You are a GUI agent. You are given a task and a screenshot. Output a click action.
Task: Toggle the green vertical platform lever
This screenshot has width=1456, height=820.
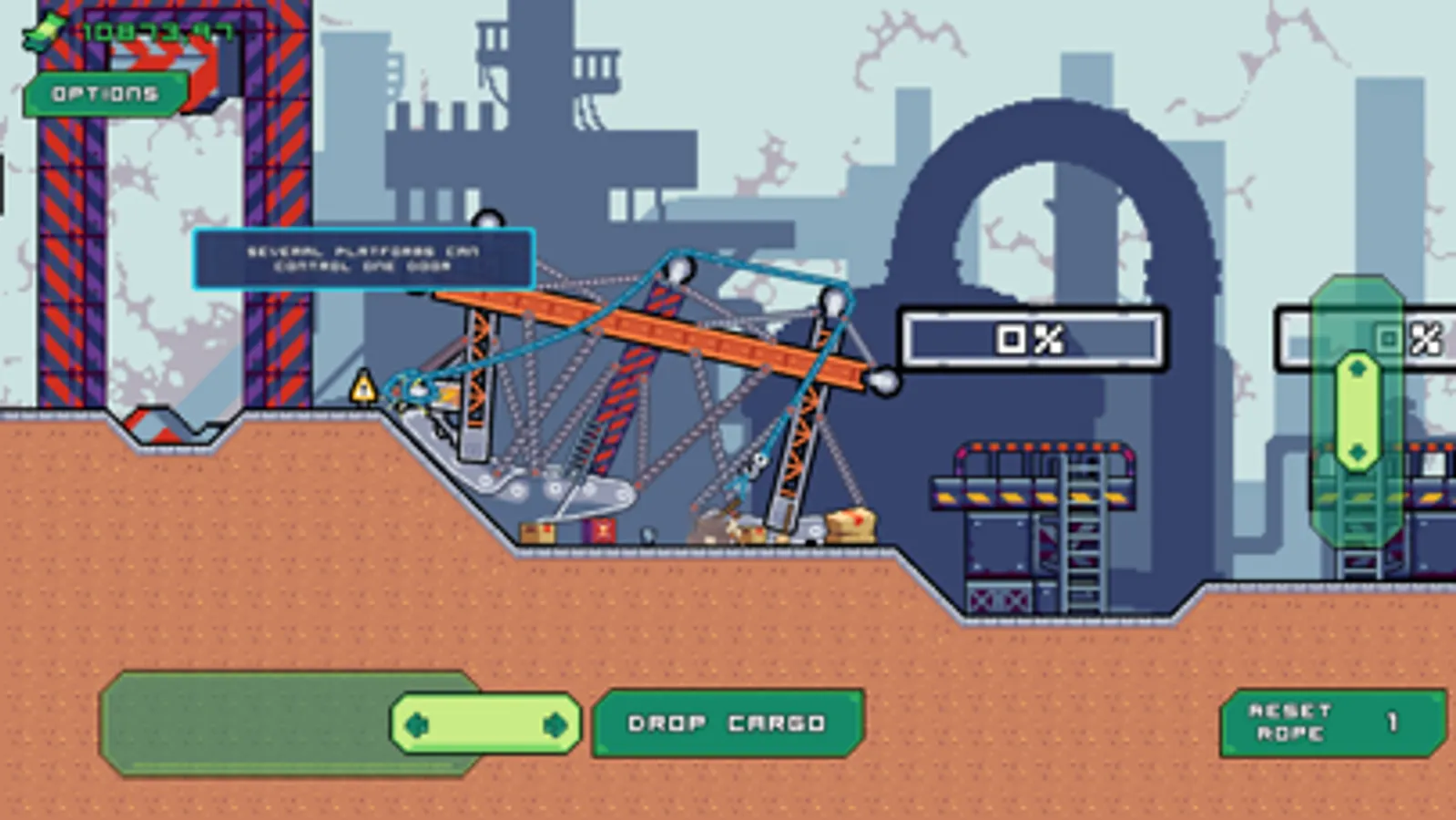tap(1359, 410)
